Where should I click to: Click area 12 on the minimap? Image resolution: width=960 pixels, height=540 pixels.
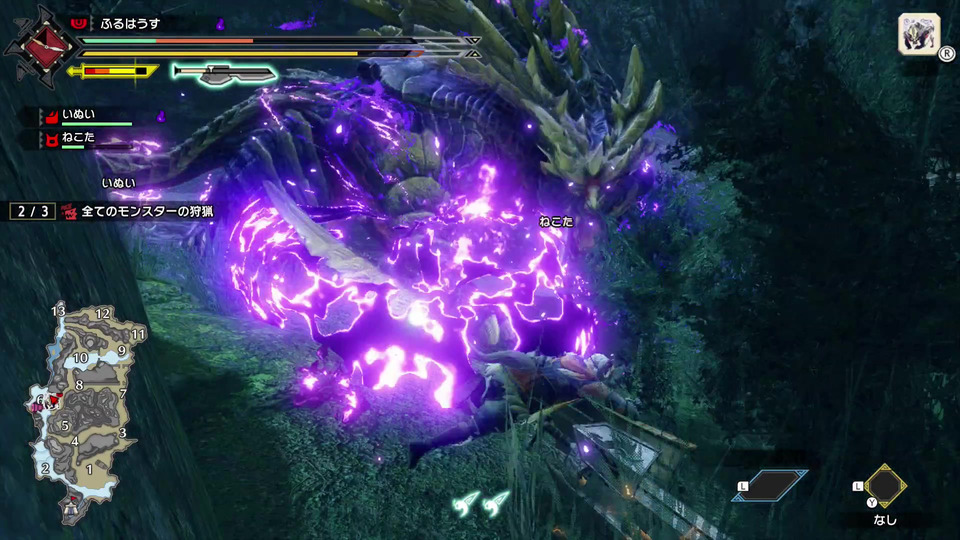102,314
